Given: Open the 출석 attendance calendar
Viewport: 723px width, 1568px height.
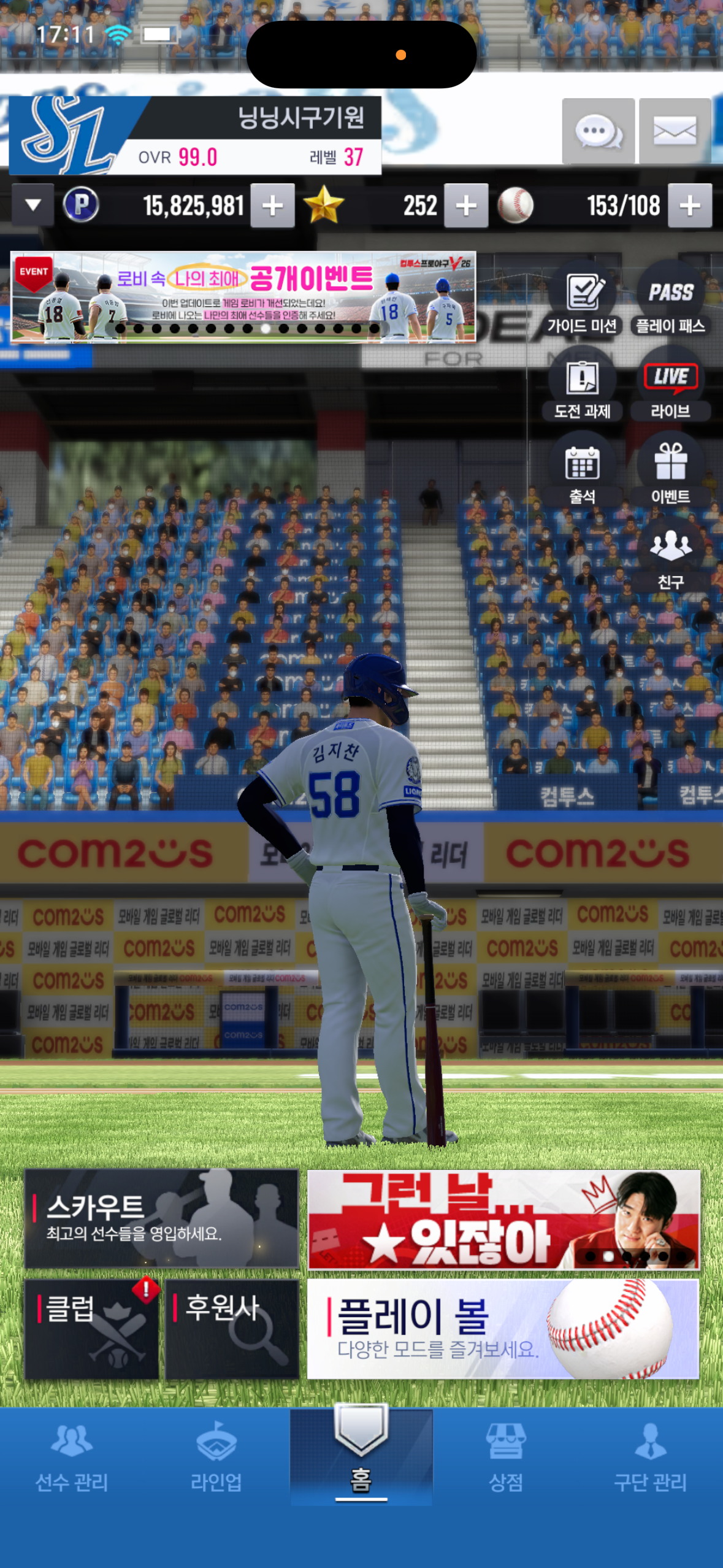Looking at the screenshot, I should click(582, 473).
